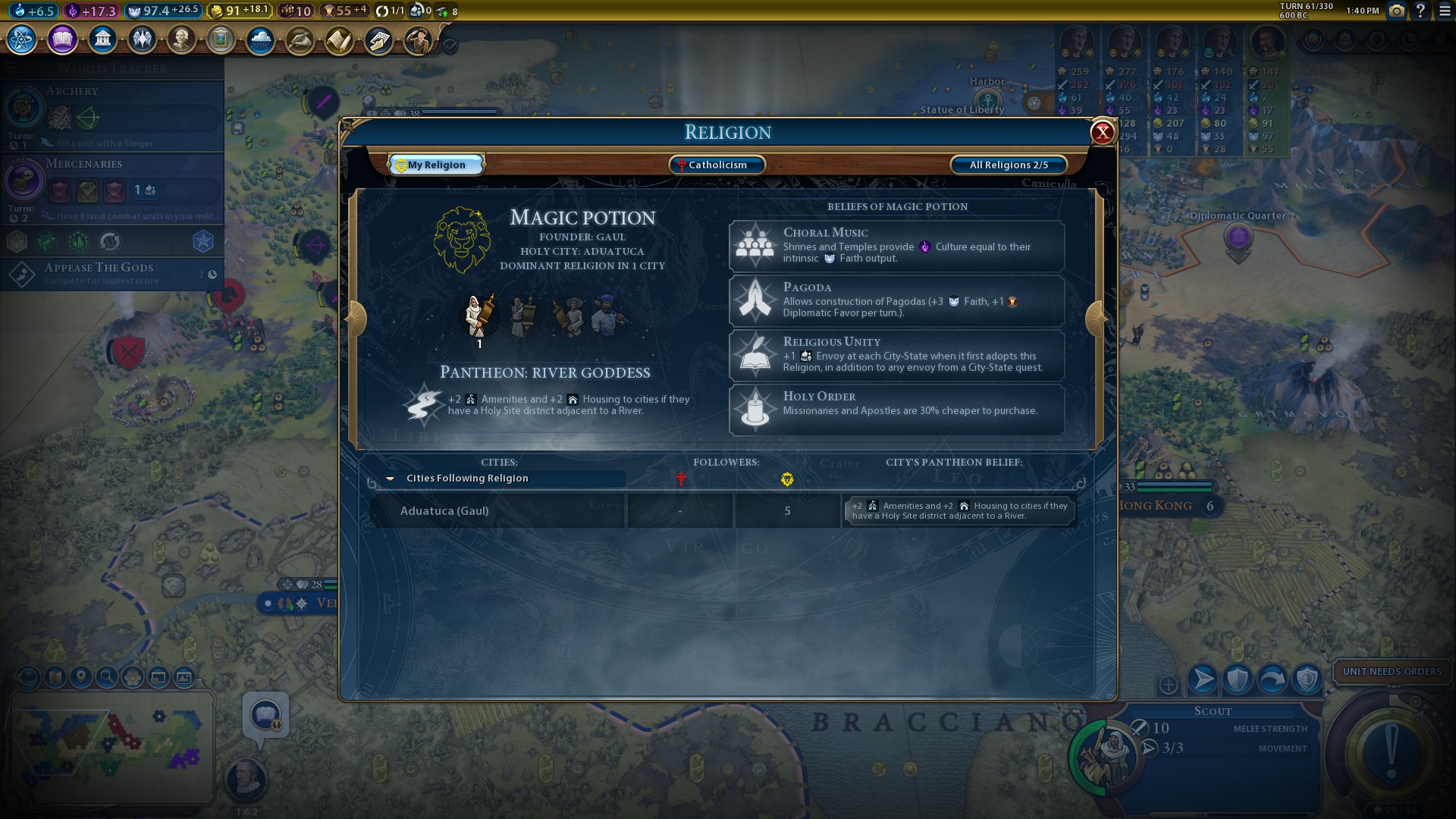Select the Pagoda belief entry

click(896, 300)
